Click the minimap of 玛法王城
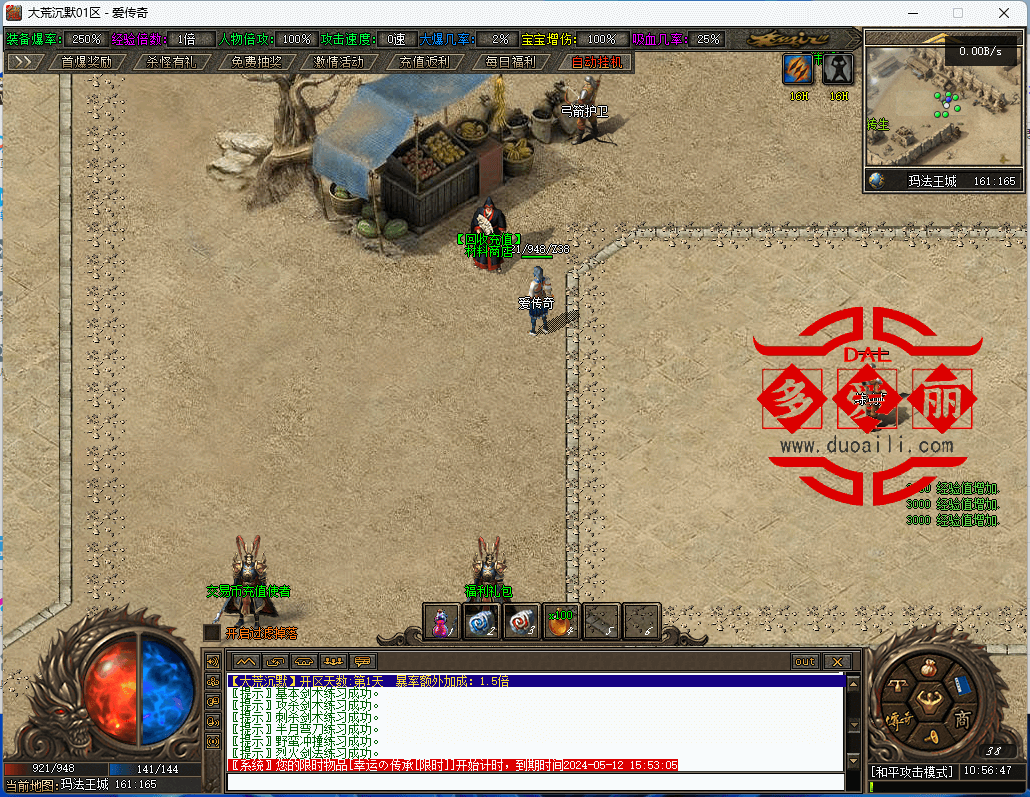The height and width of the screenshot is (797, 1030). click(x=940, y=105)
